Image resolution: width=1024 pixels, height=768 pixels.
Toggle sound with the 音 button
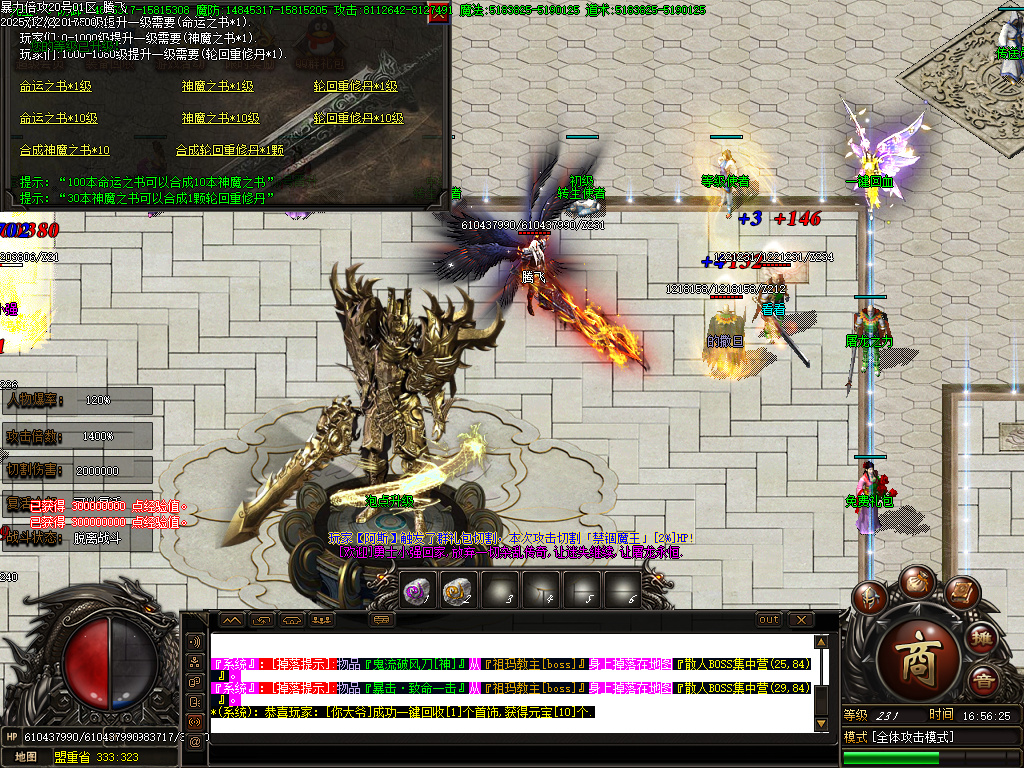point(982,681)
